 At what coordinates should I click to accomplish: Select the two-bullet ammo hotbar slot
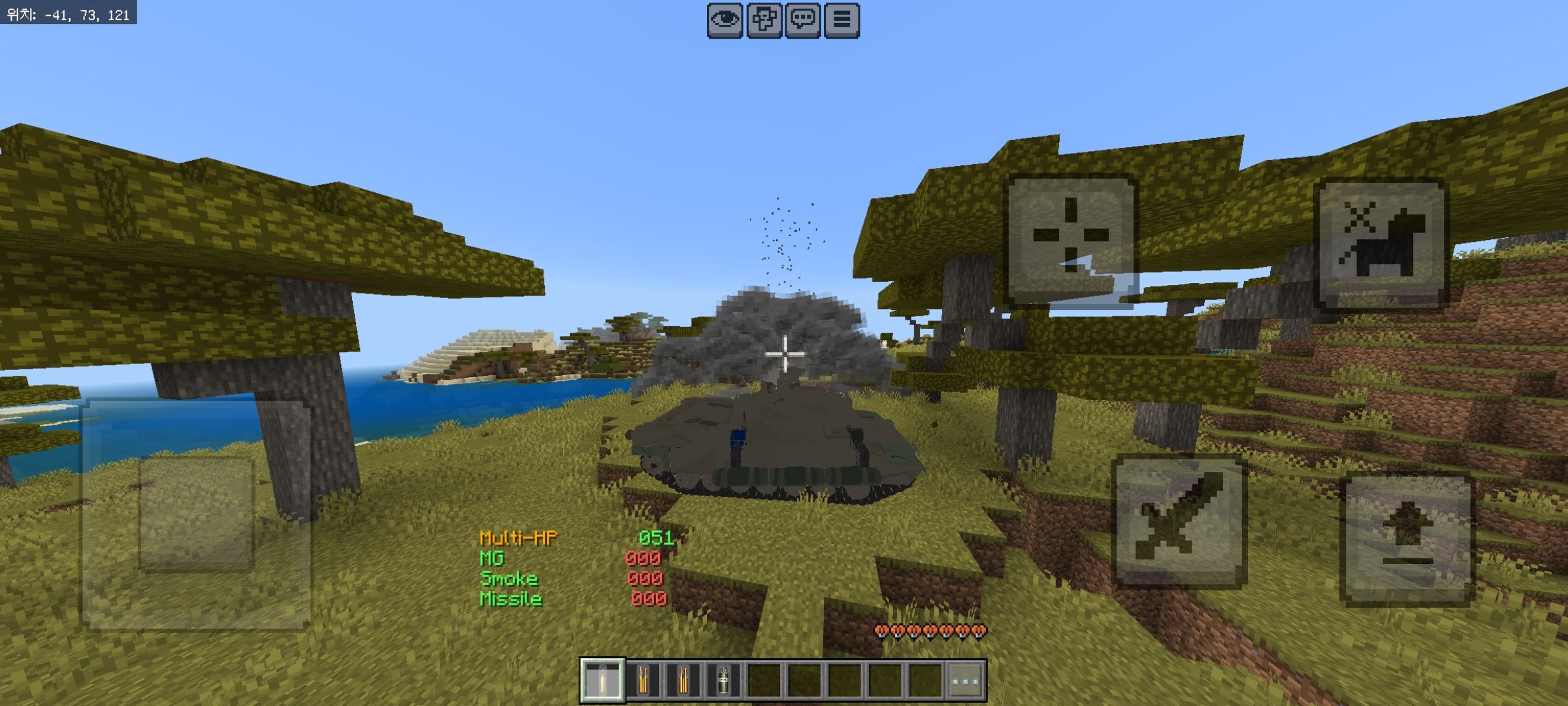pos(643,681)
